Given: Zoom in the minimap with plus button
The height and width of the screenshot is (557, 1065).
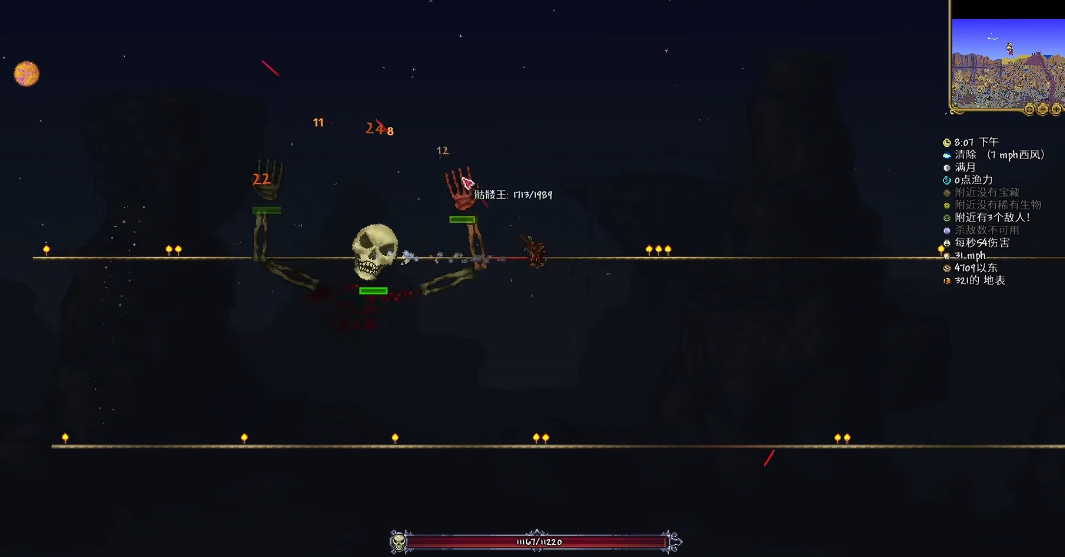Looking at the screenshot, I should point(1056,109).
